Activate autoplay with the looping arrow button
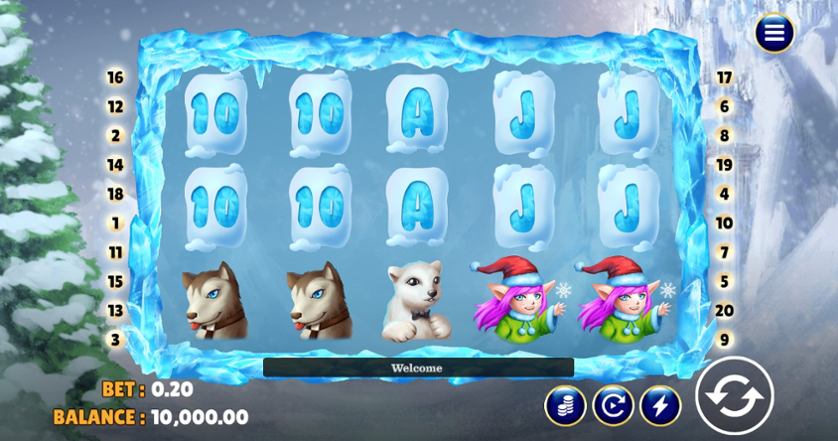 [612, 404]
